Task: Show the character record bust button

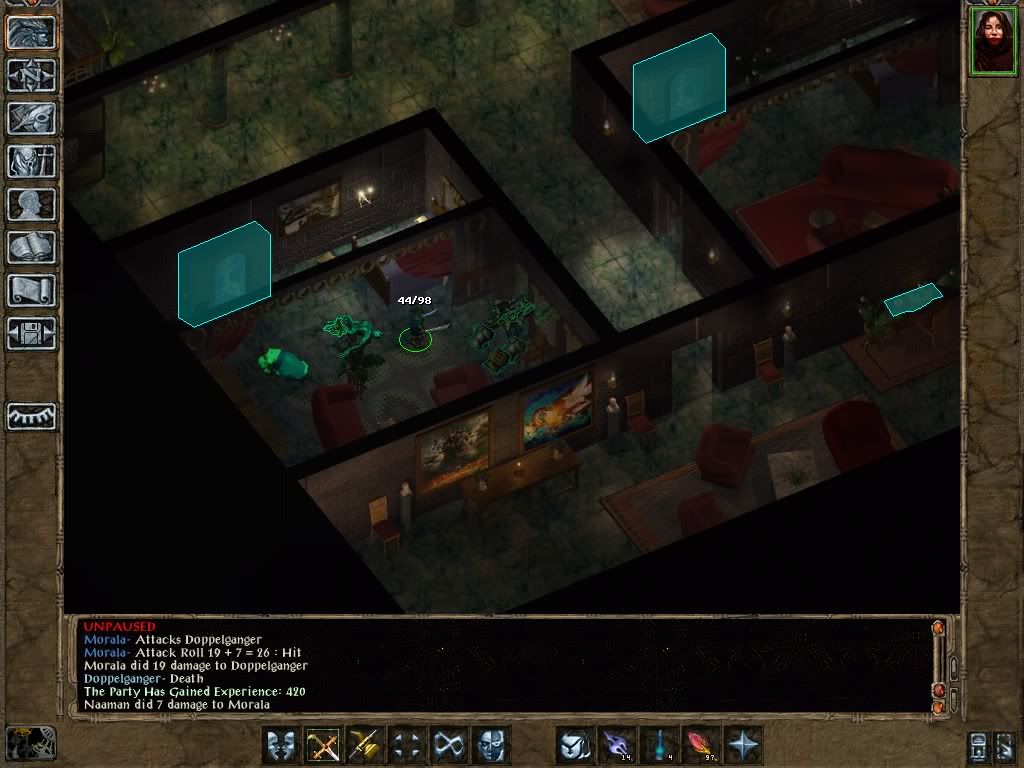Action: click(31, 204)
